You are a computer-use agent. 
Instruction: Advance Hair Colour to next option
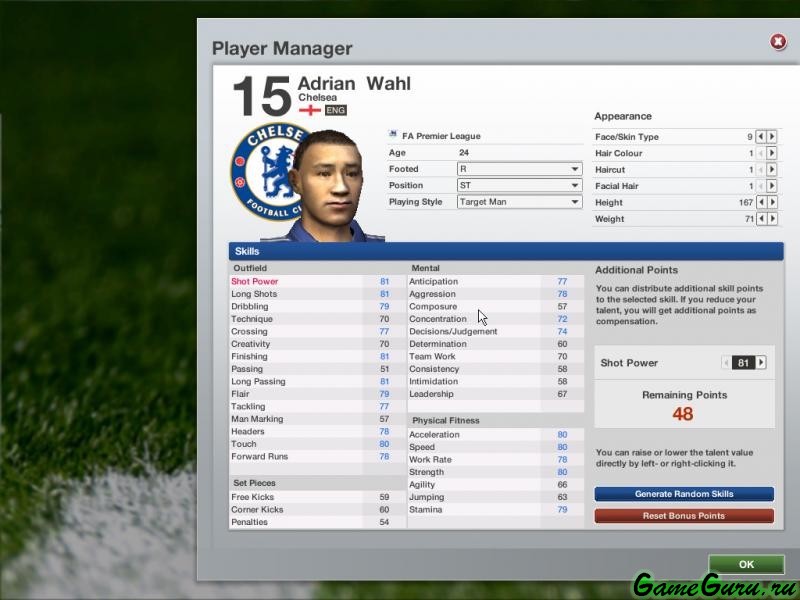click(772, 154)
